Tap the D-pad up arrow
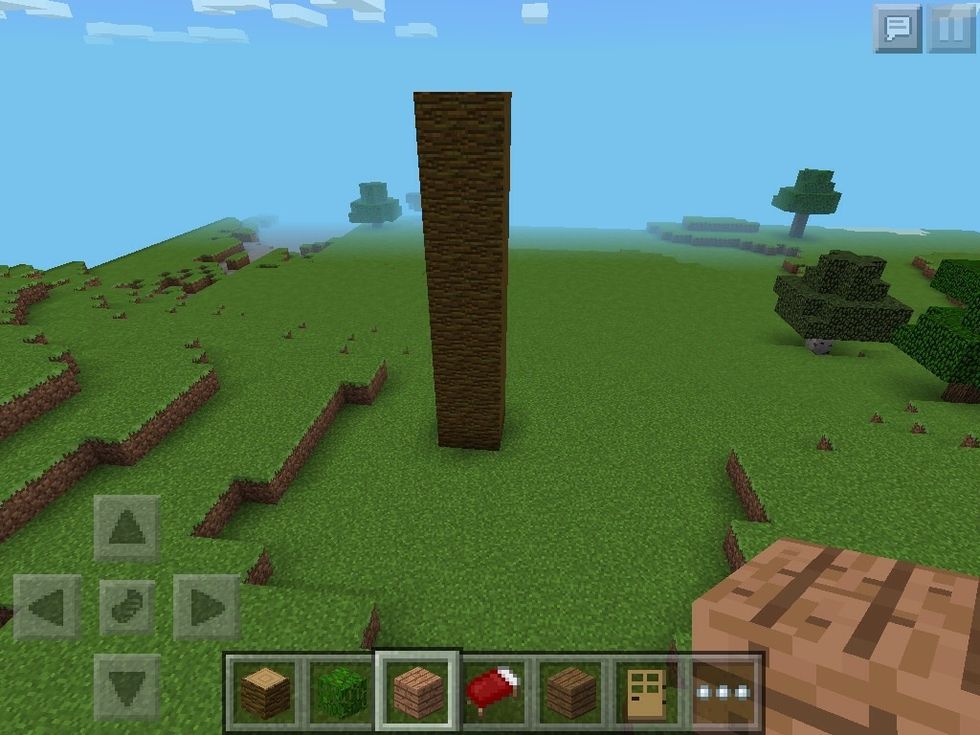This screenshot has width=980, height=735. [127, 527]
